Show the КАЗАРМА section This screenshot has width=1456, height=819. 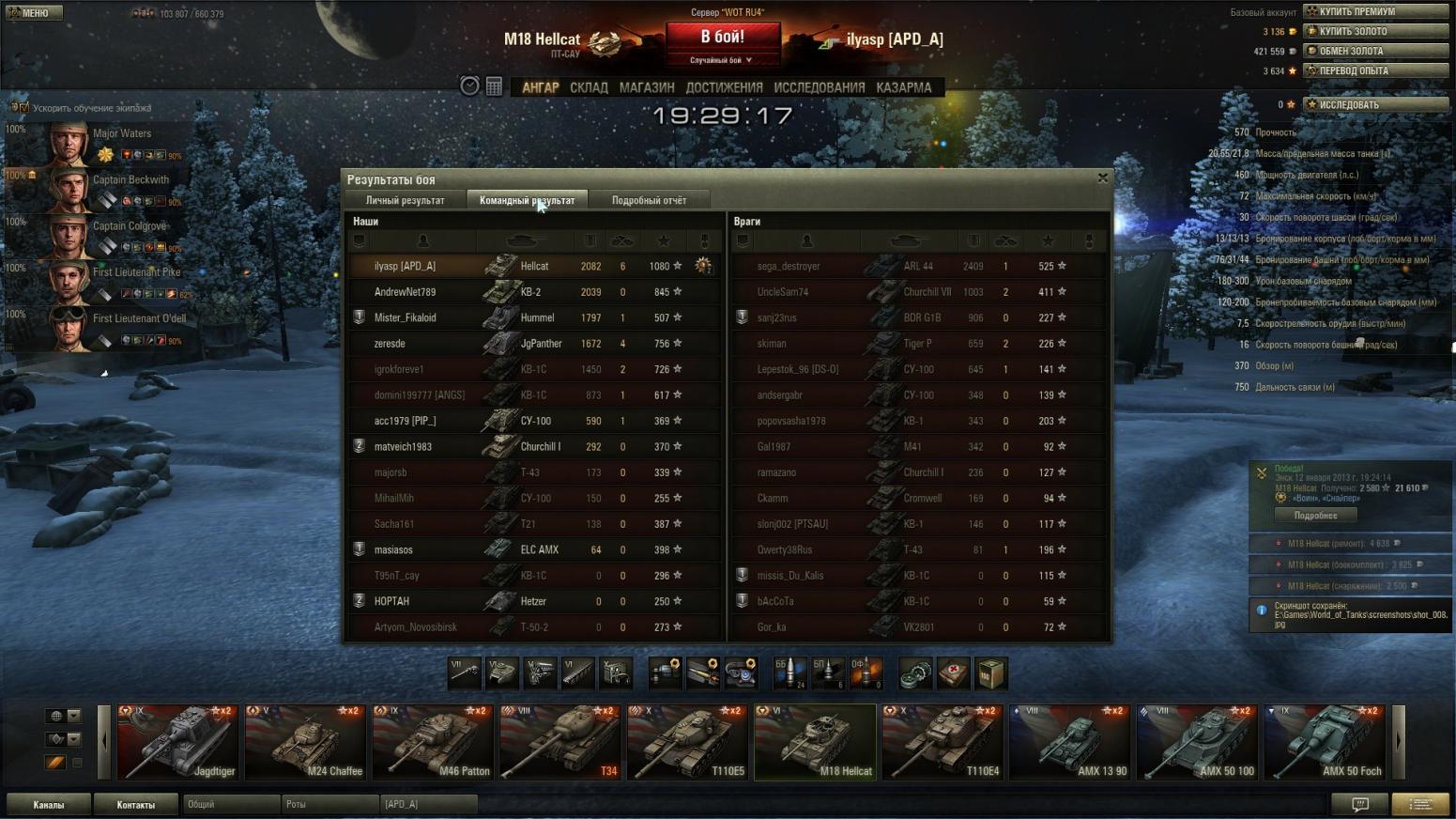click(x=903, y=87)
